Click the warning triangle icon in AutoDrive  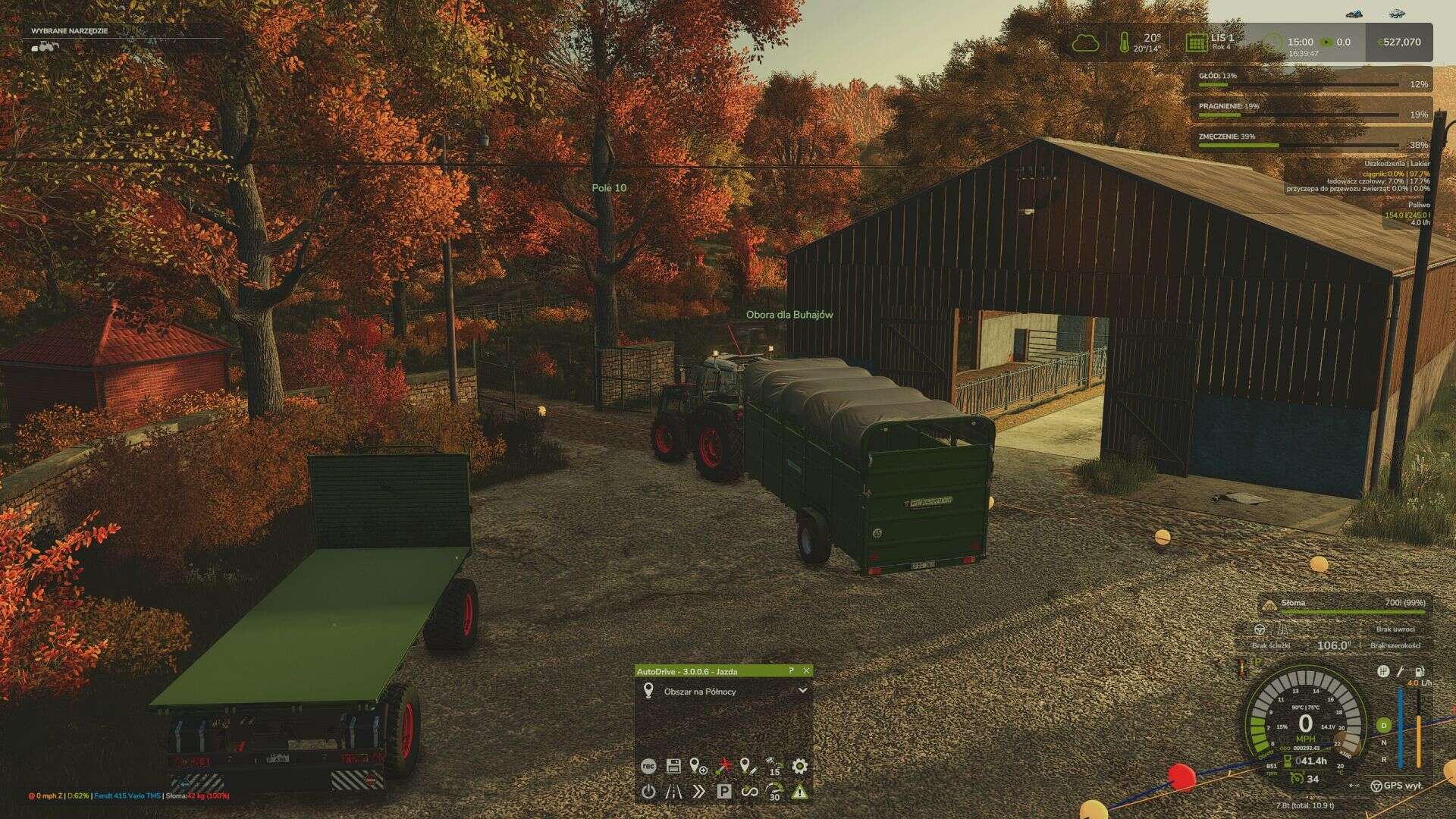pyautogui.click(x=799, y=792)
